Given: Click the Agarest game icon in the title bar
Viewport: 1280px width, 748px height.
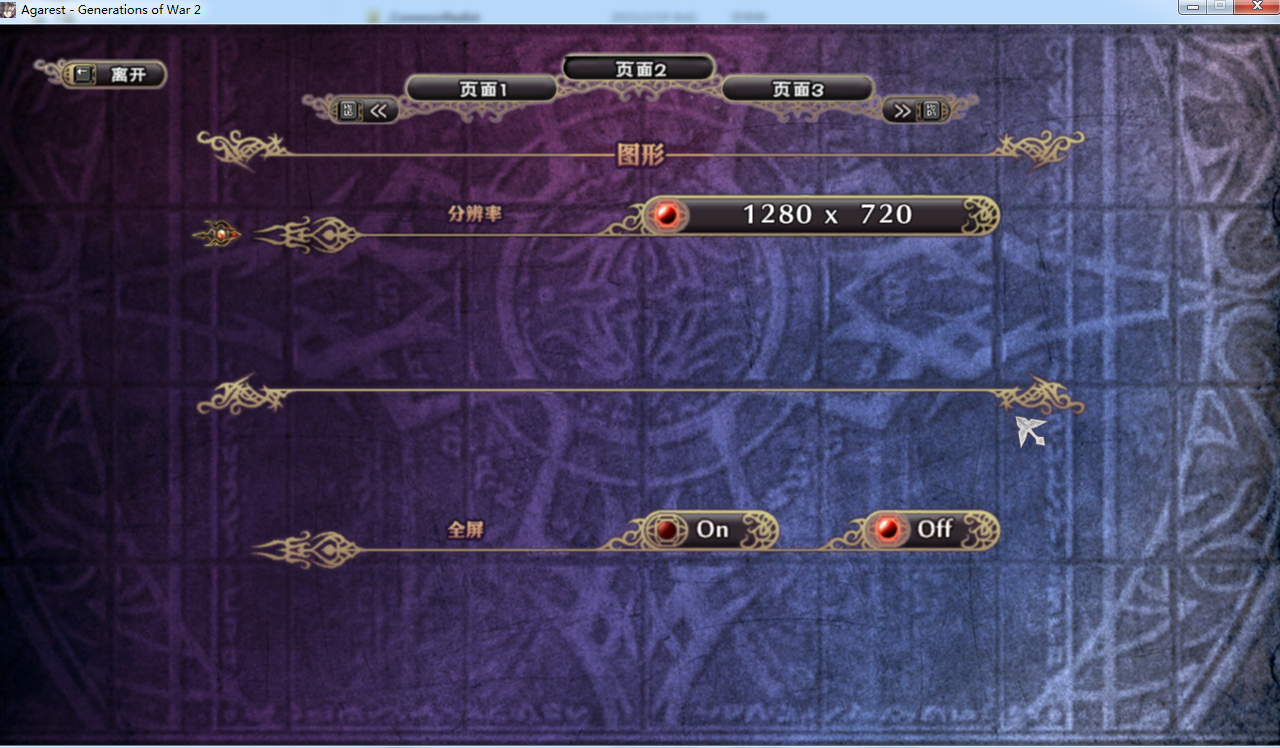Looking at the screenshot, I should pos(8,8).
